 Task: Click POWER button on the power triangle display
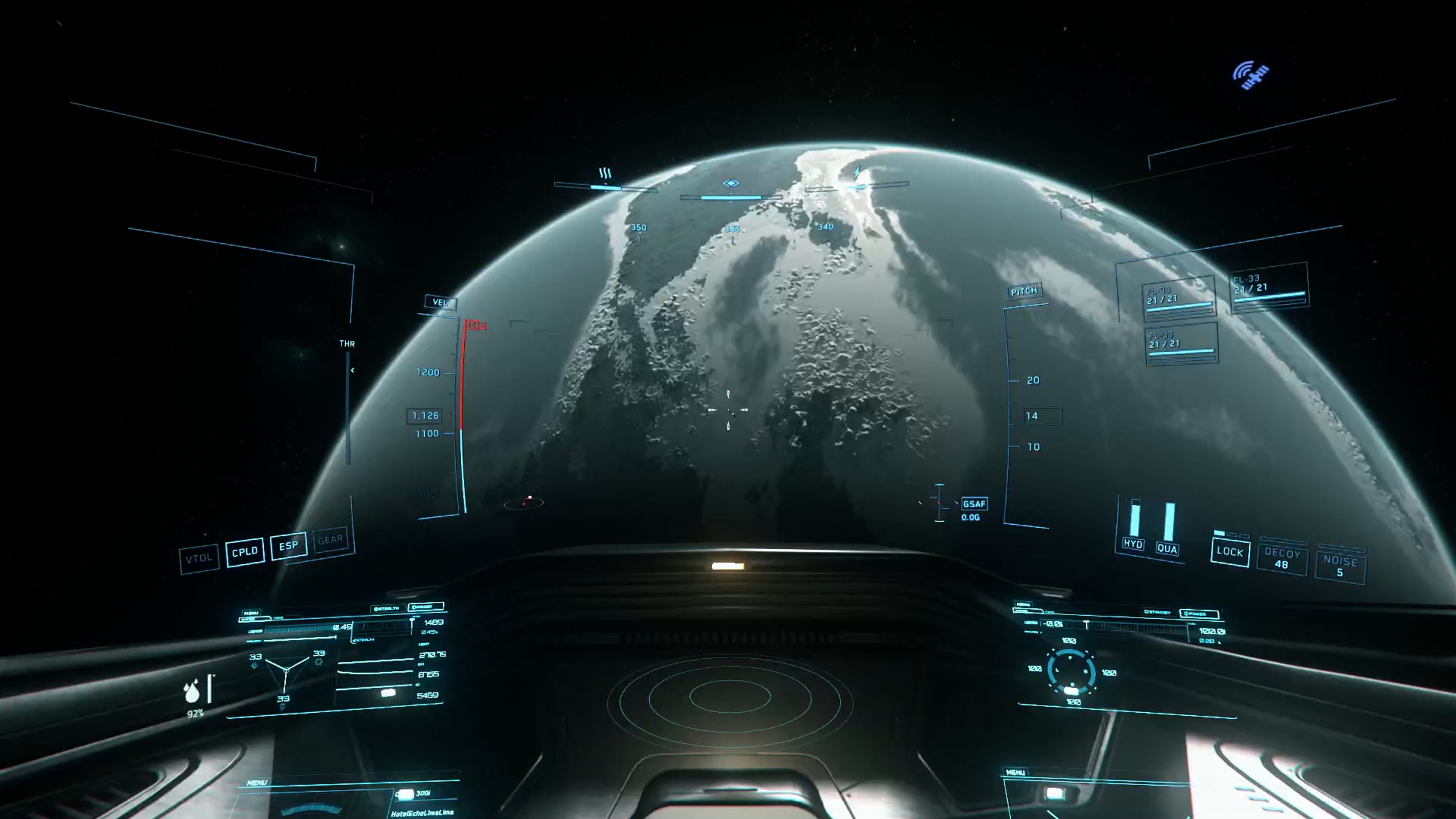coord(426,607)
